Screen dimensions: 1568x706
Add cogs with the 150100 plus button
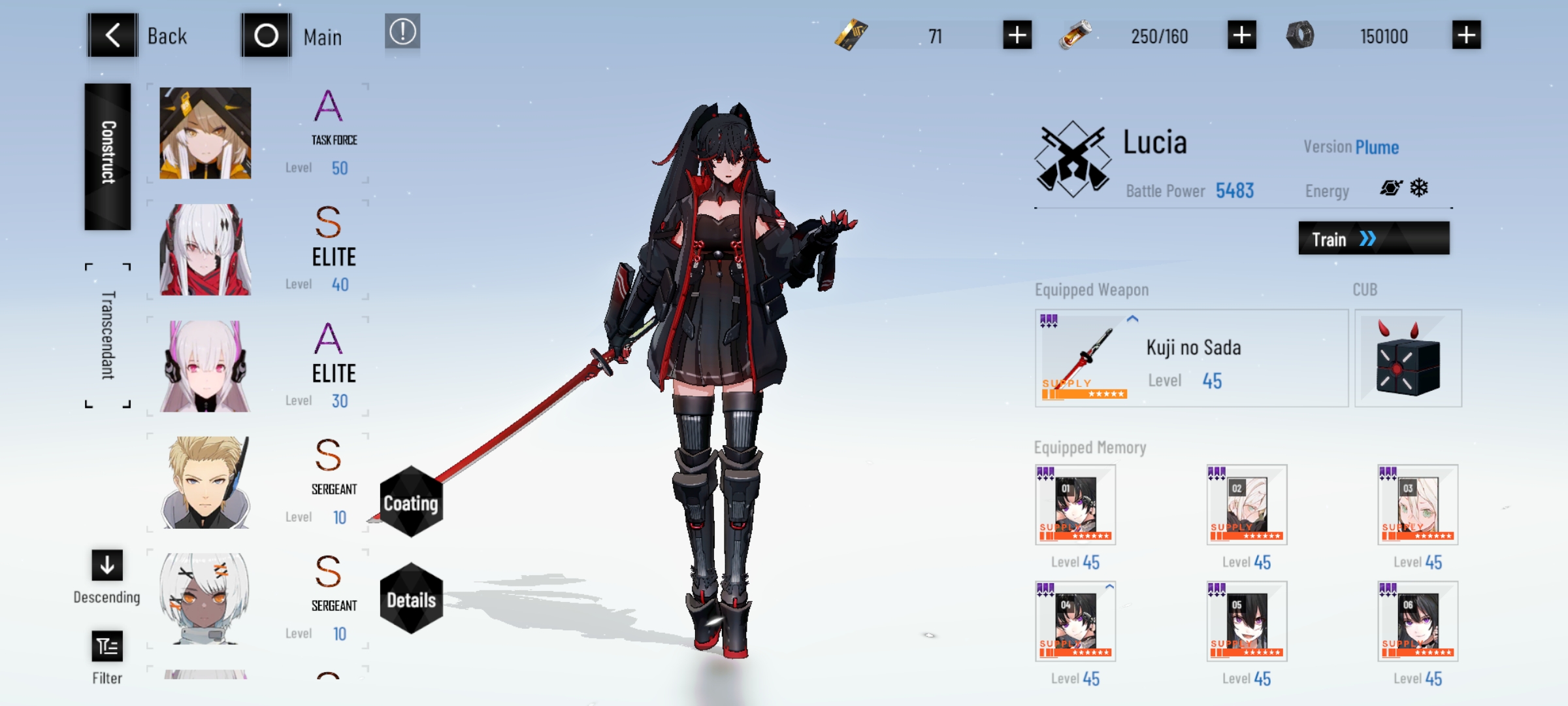click(x=1466, y=35)
